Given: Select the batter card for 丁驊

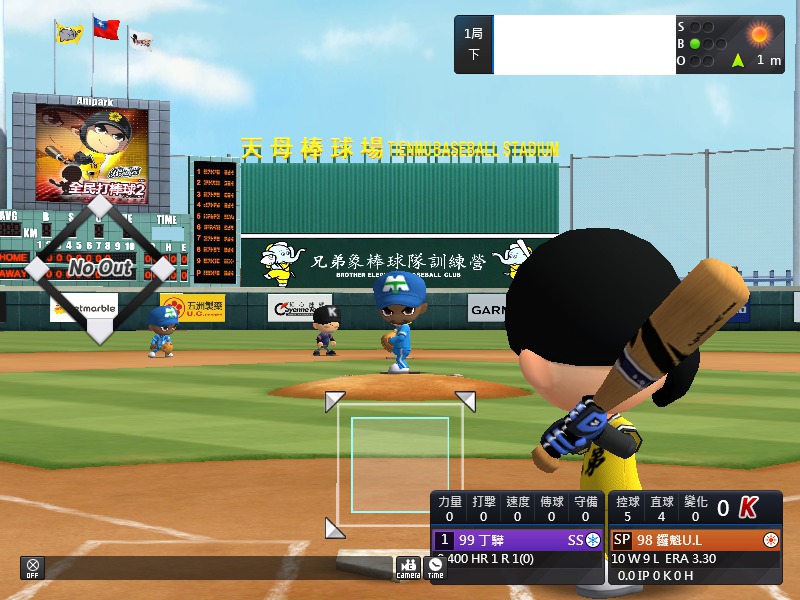Looking at the screenshot, I should [x=517, y=540].
